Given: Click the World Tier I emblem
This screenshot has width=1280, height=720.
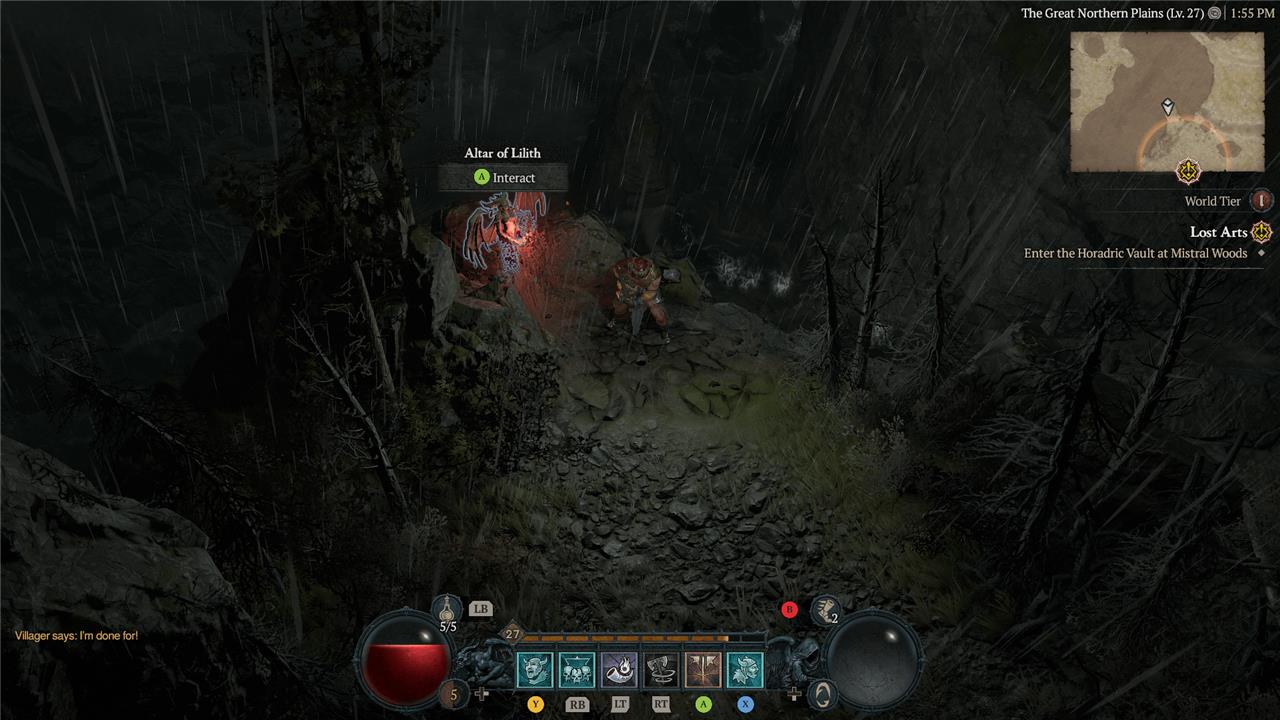Looking at the screenshot, I should [1261, 201].
